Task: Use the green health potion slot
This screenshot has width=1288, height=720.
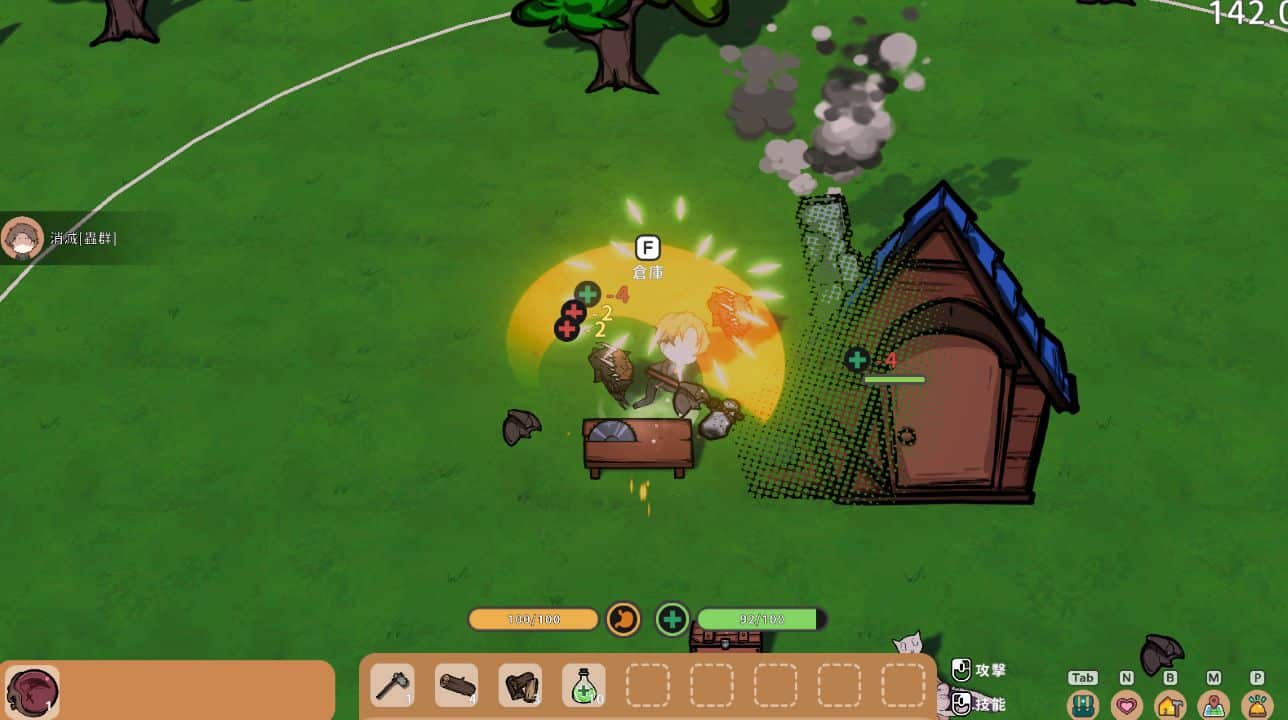Action: tap(584, 687)
